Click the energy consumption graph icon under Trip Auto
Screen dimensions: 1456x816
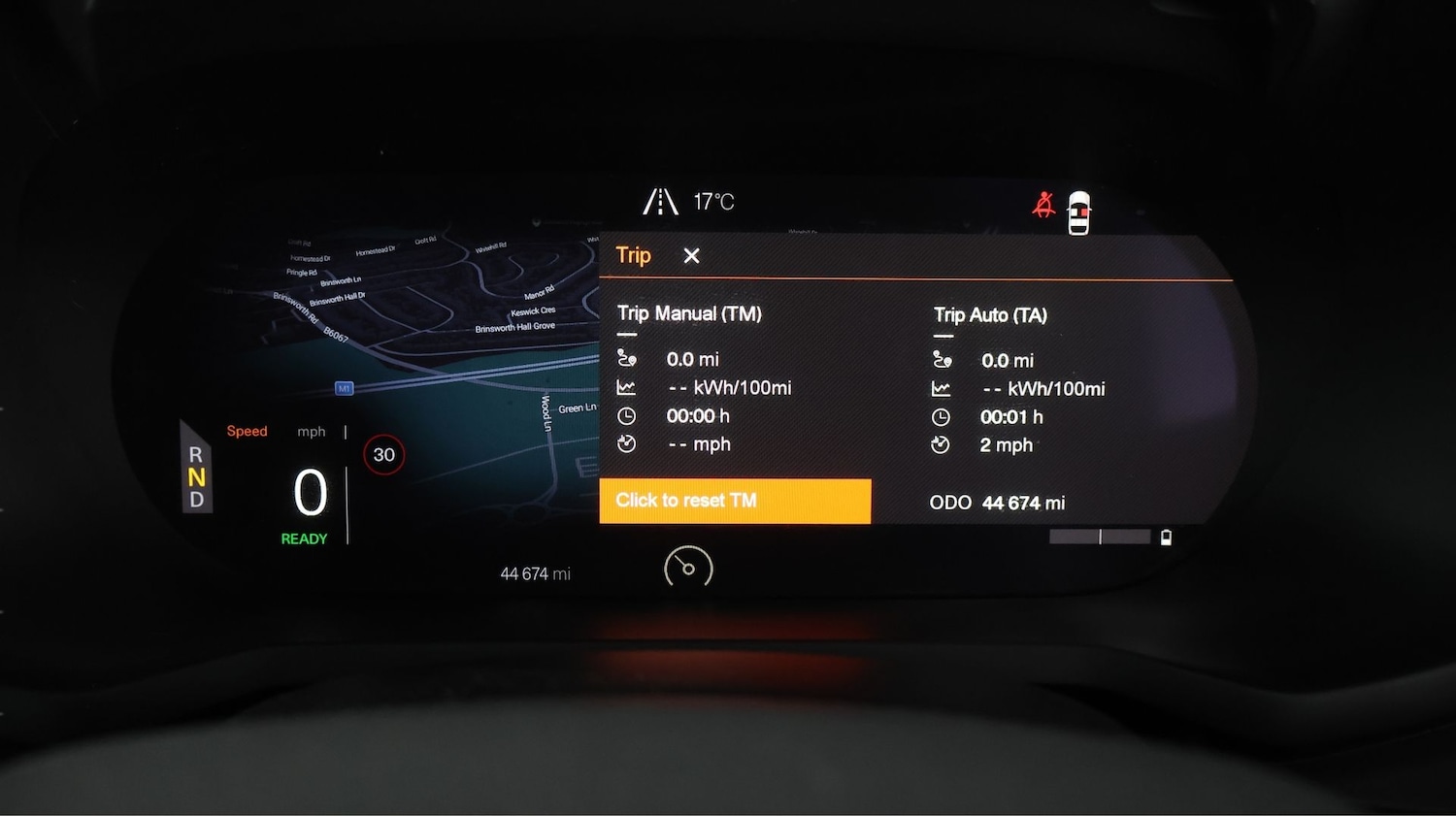coord(940,387)
